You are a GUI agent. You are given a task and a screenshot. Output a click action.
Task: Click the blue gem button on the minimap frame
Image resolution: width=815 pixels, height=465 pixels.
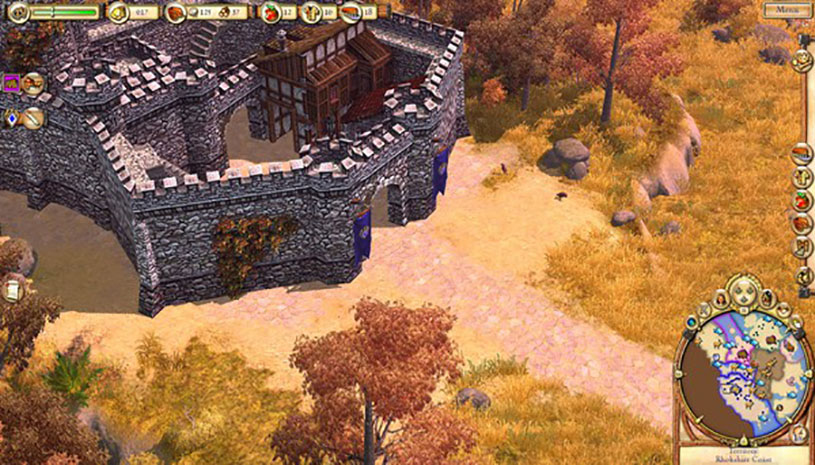(691, 323)
